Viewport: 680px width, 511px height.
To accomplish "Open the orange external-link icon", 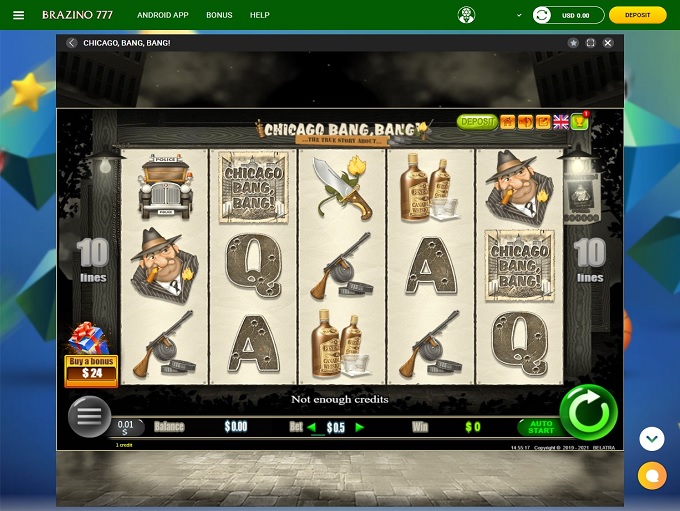I will [x=543, y=122].
